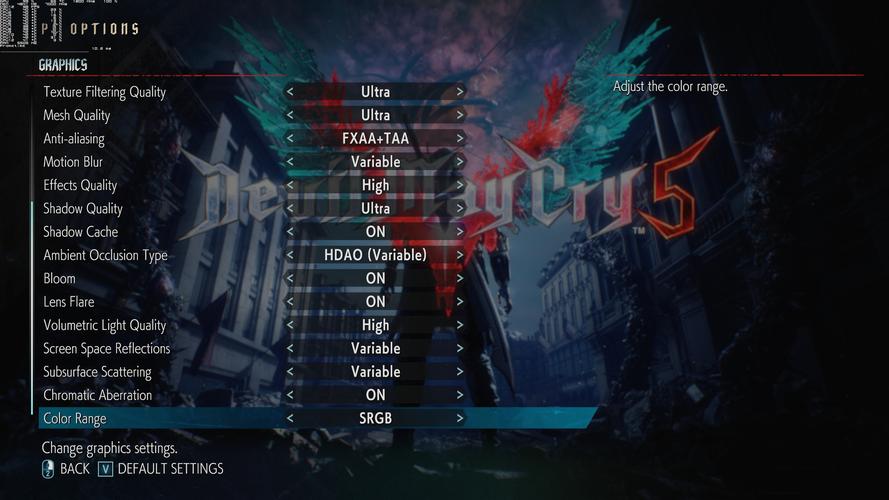Increase Effects Quality with right arrow
This screenshot has height=500, width=889.
460,185
